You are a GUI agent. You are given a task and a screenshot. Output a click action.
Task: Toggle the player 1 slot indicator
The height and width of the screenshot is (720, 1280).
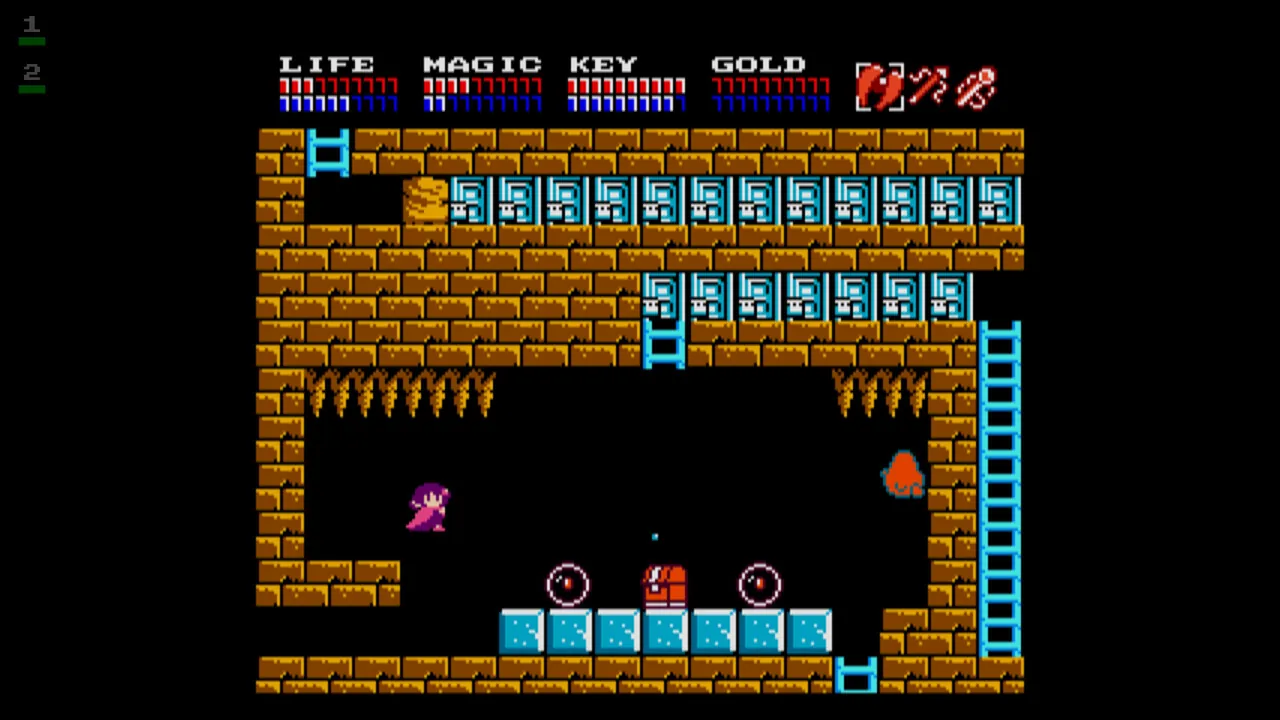coord(31,24)
